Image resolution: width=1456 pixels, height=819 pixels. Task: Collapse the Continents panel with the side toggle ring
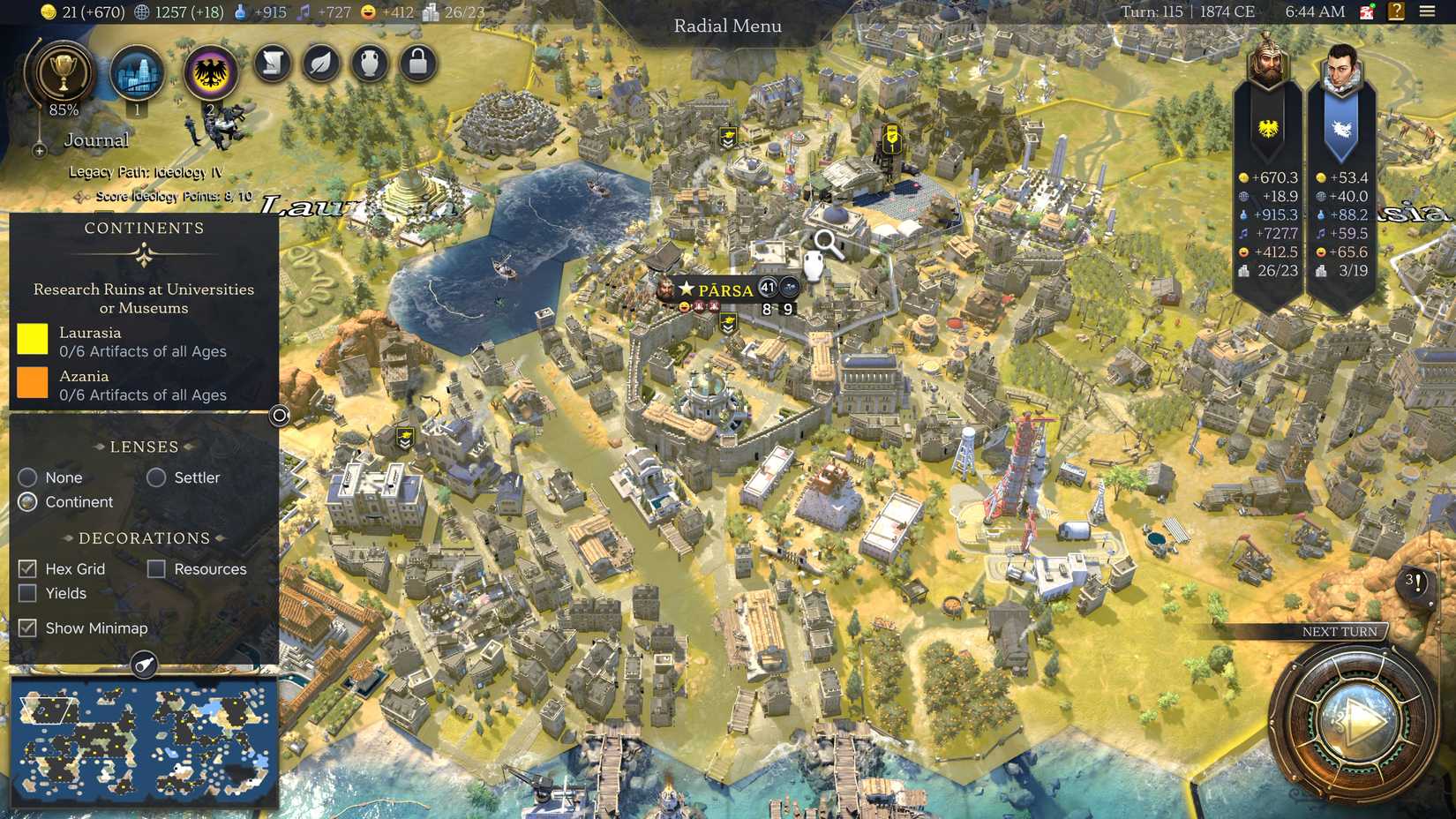tap(278, 415)
